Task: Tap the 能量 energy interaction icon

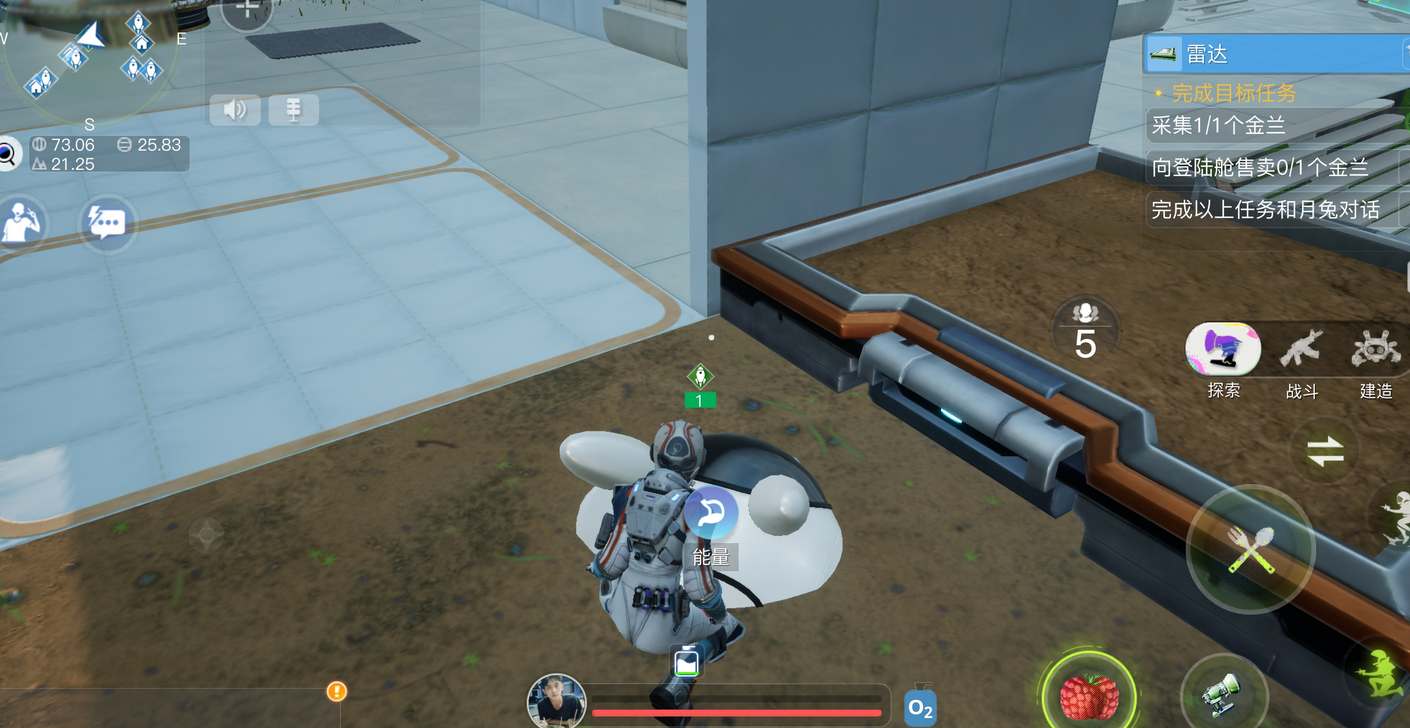Action: (x=711, y=513)
